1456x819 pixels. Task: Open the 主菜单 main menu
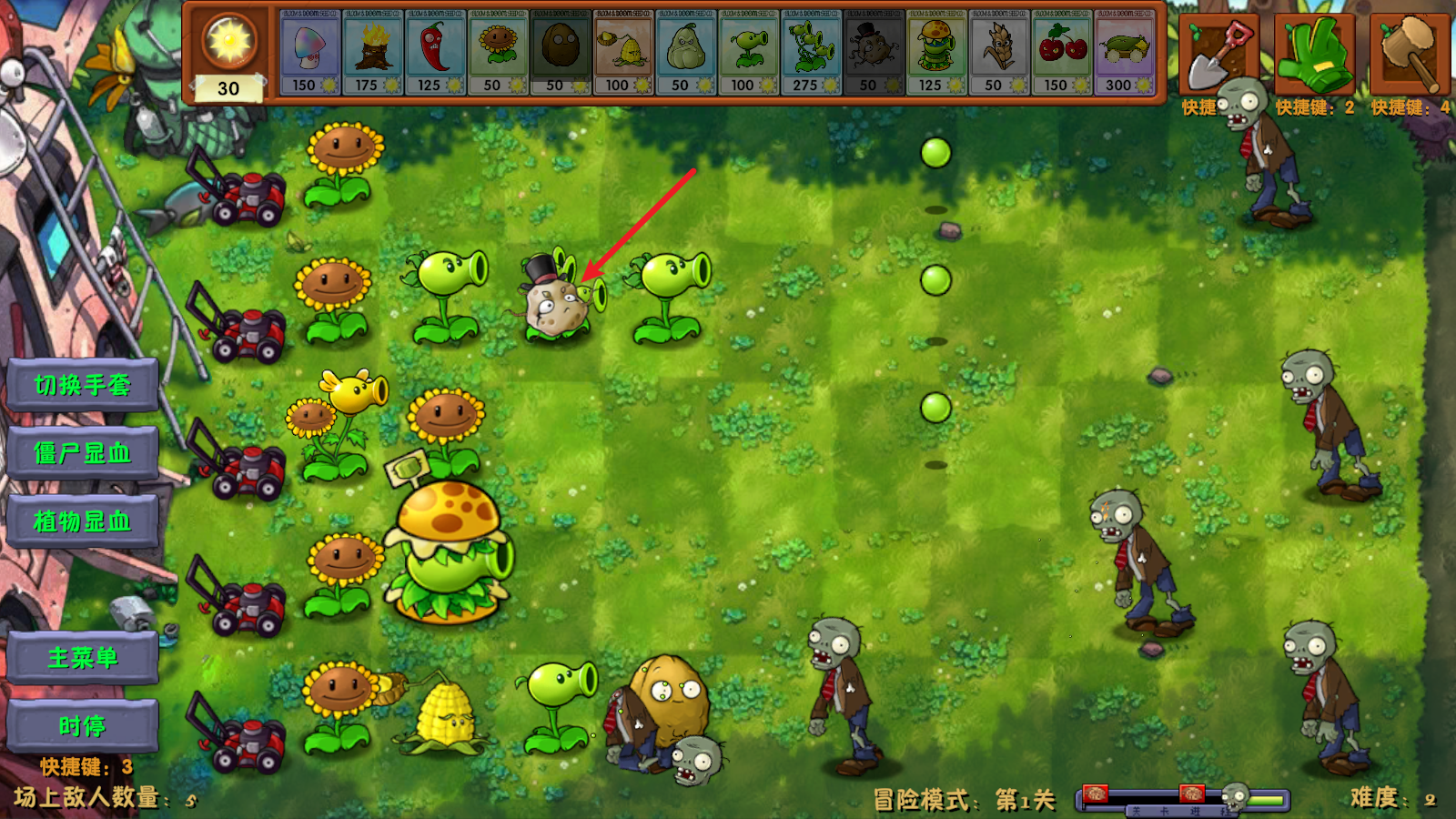click(x=82, y=657)
